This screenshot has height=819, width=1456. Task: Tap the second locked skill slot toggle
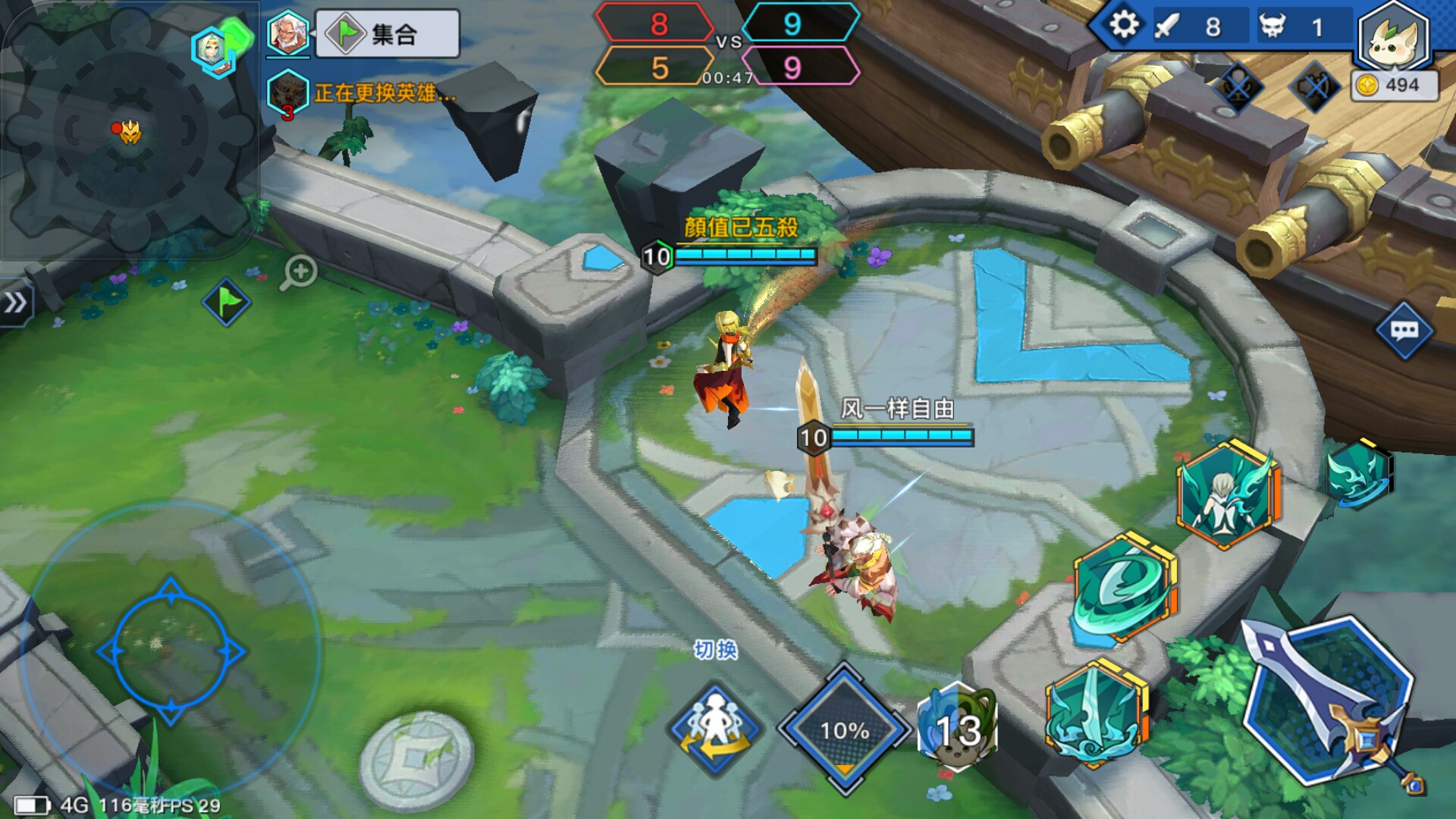1317,87
